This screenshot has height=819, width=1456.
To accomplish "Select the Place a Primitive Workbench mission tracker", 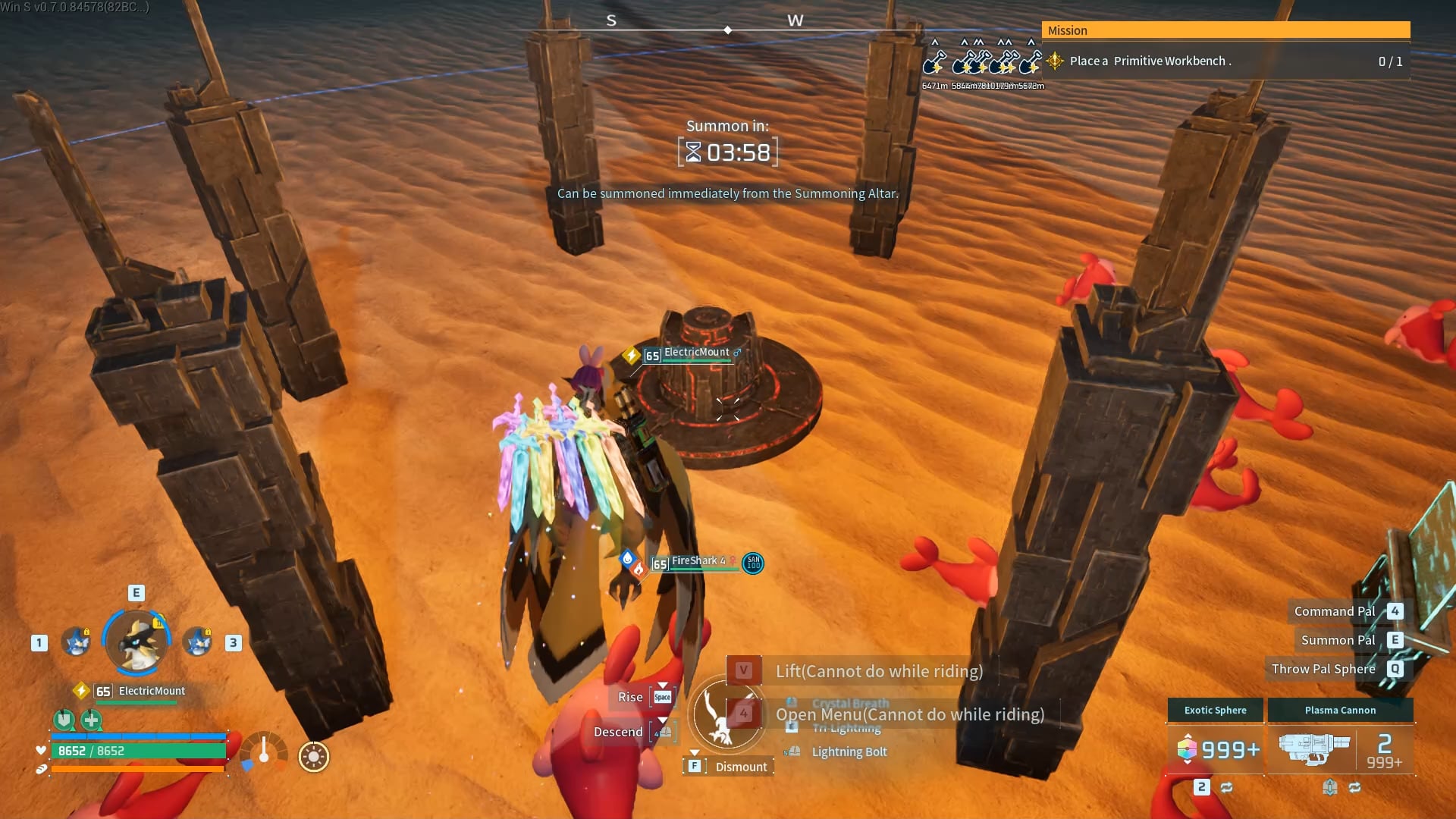I will pos(1225,61).
